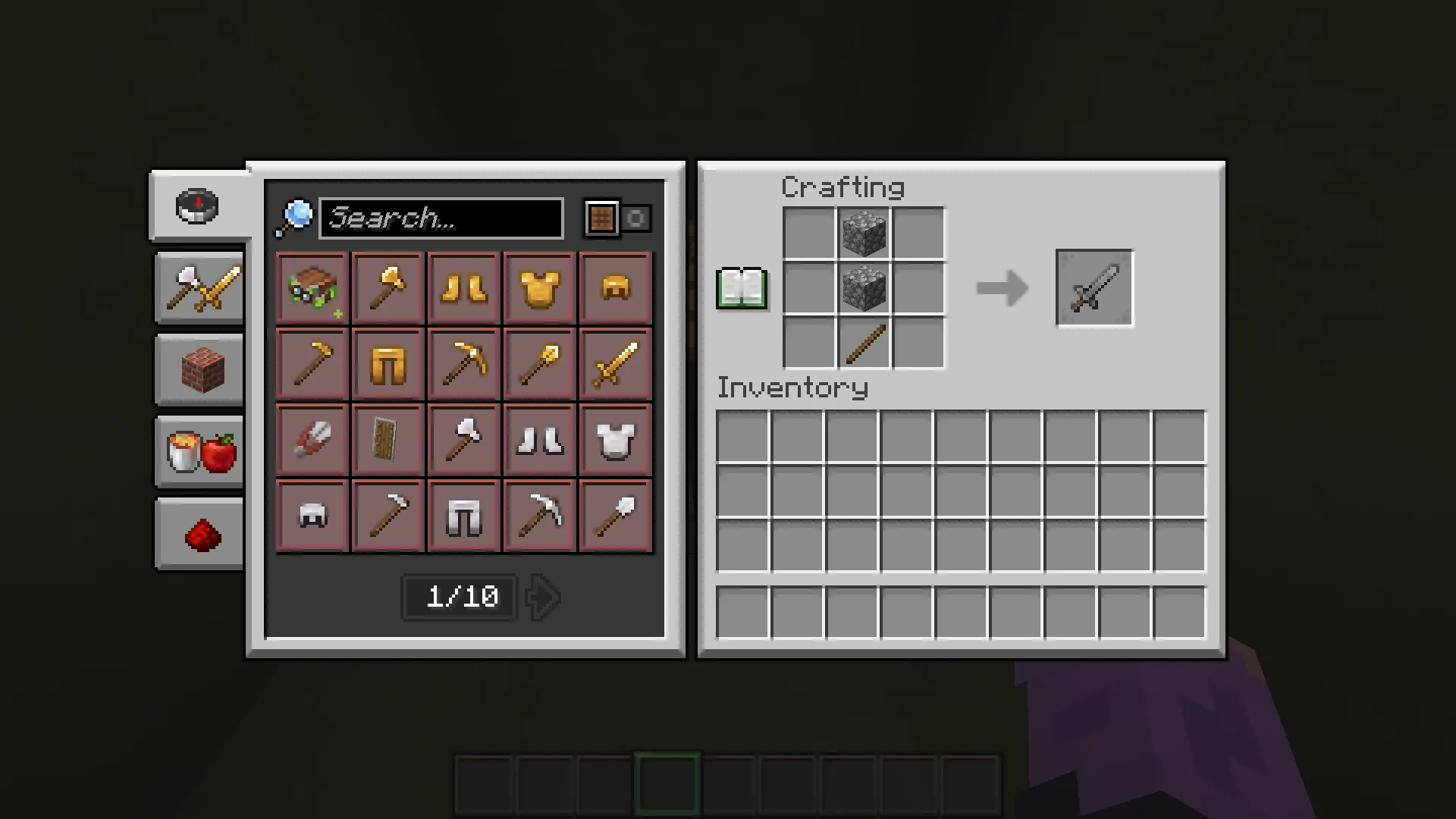Select the iron chestplate recipe
Screen dimensions: 1456x819
[614, 440]
